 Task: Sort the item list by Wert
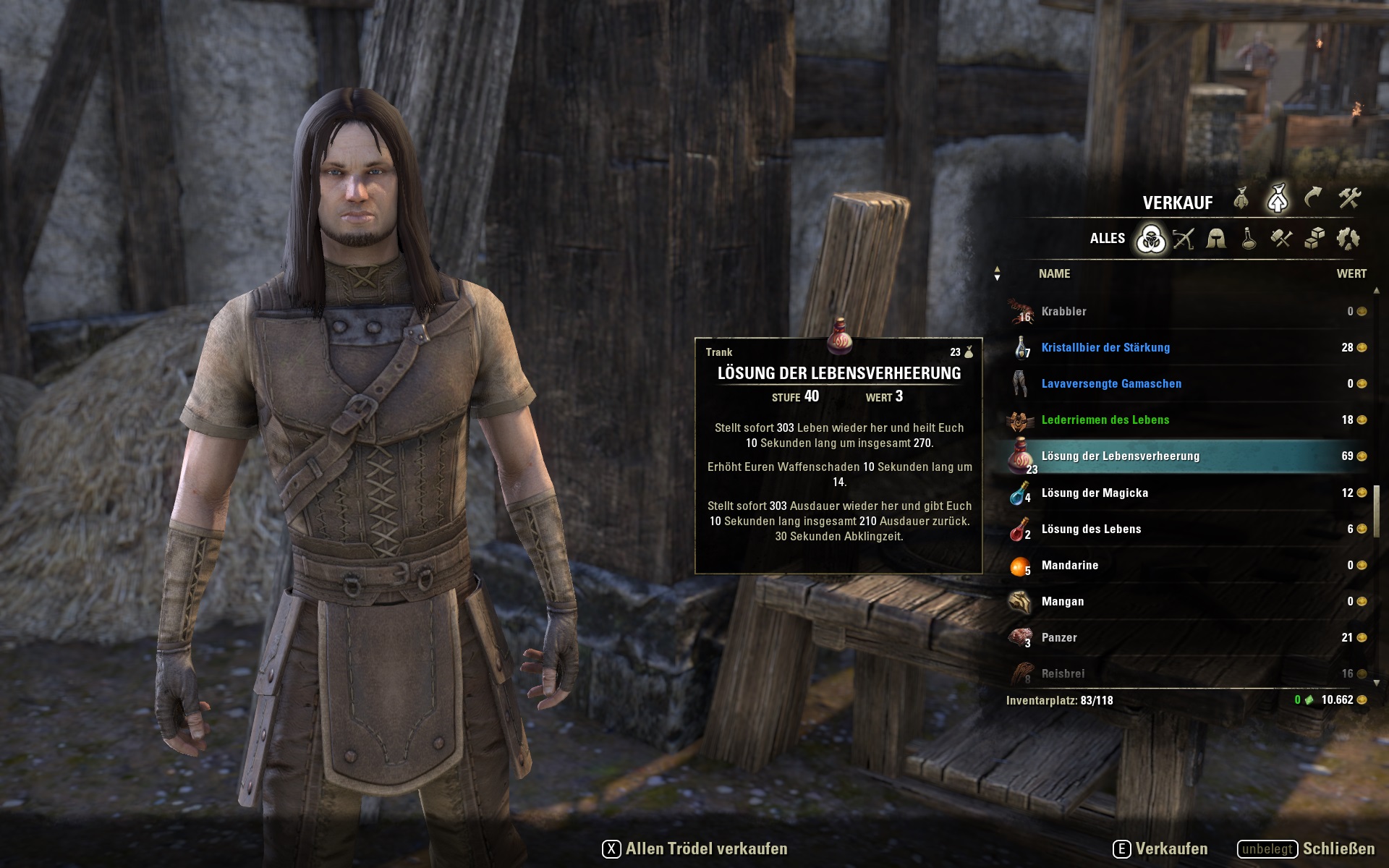click(x=1351, y=274)
